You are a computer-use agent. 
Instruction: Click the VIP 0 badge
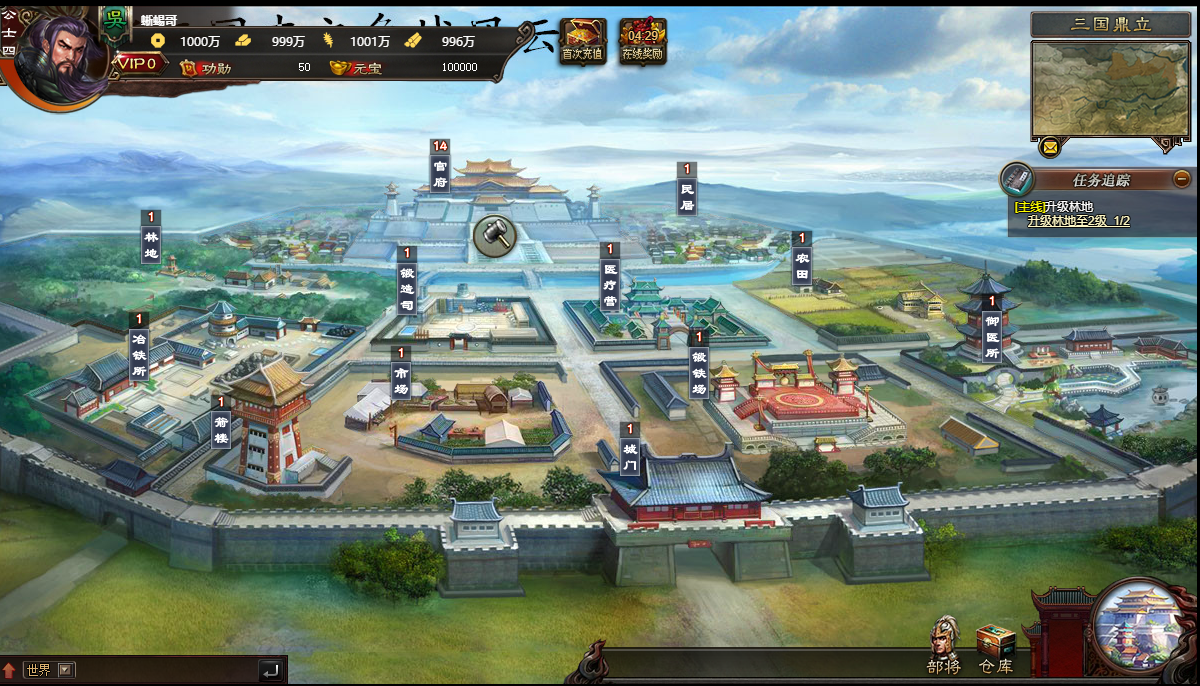coord(139,63)
